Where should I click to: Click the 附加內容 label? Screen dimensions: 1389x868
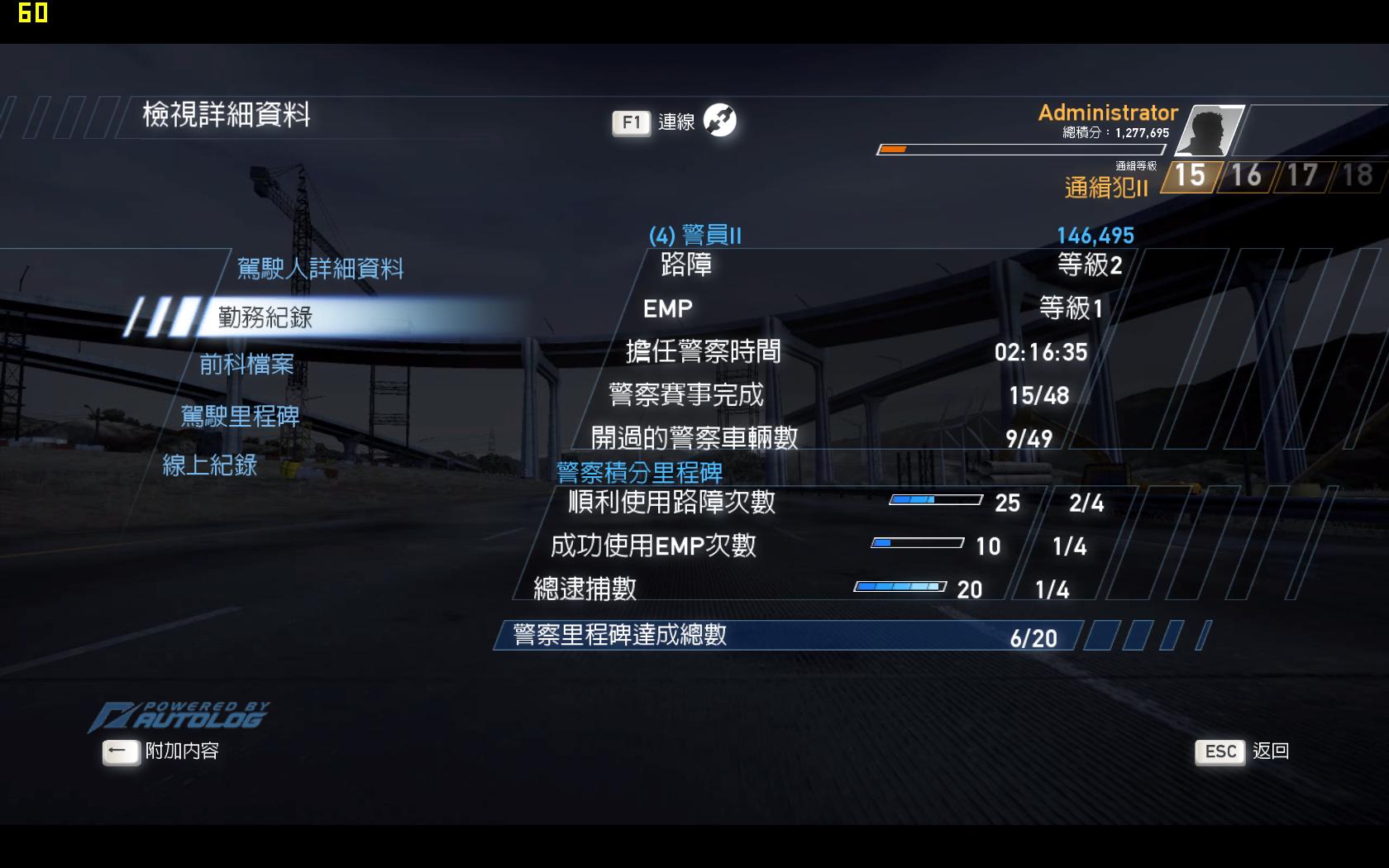pyautogui.click(x=184, y=753)
